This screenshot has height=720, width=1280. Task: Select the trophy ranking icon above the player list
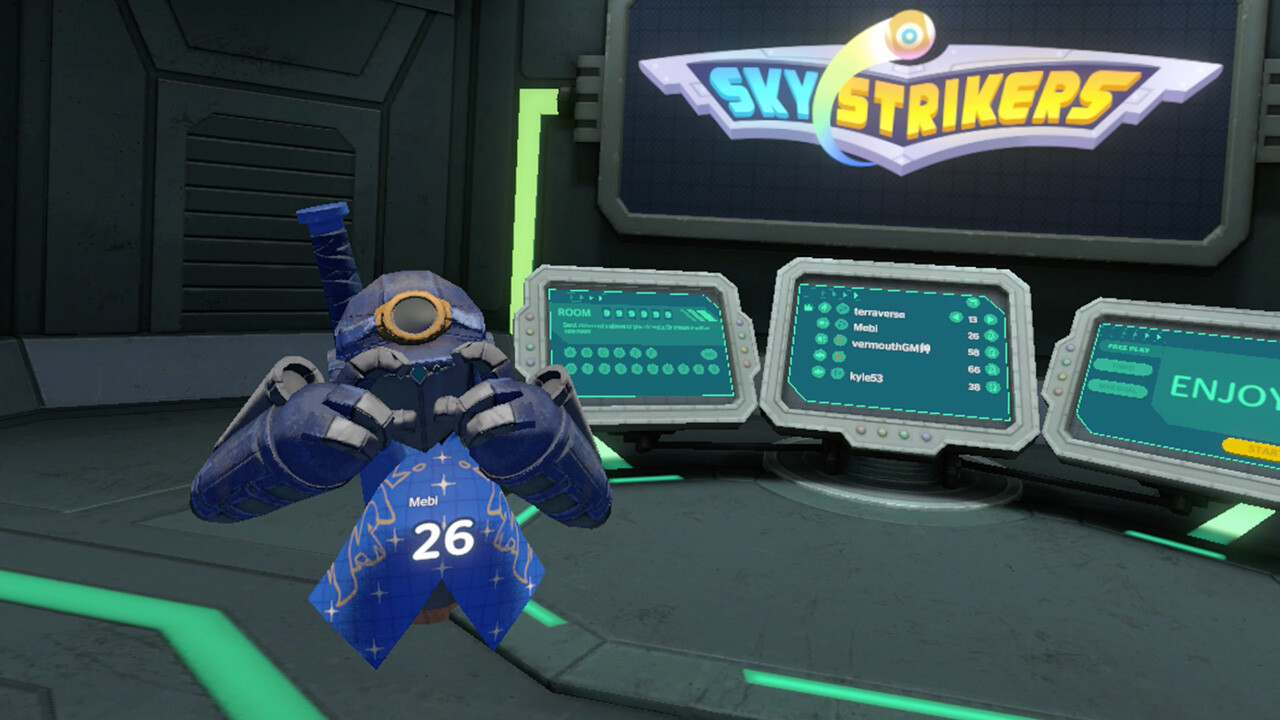[809, 307]
